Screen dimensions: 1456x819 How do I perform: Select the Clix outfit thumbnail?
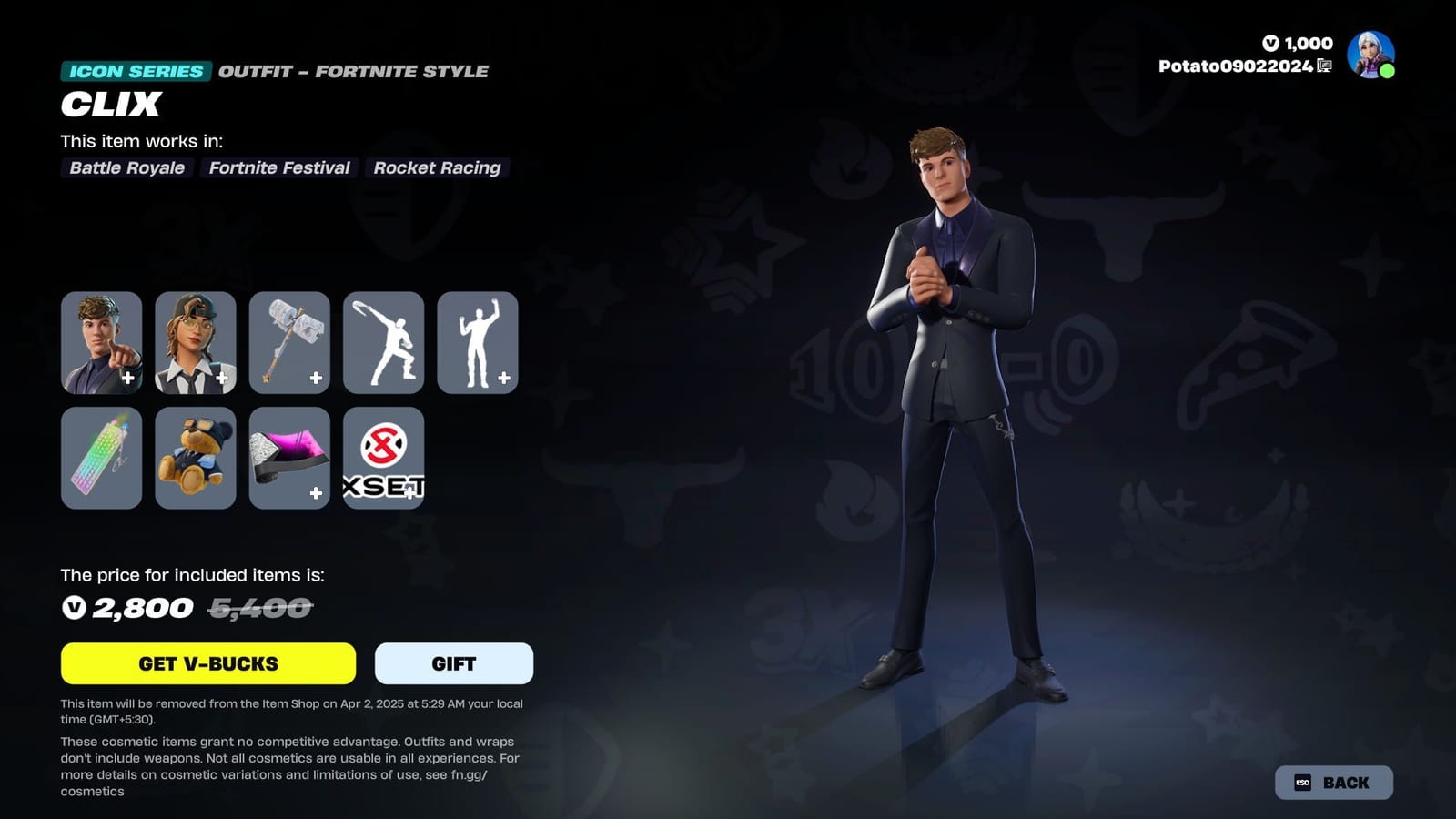click(101, 342)
